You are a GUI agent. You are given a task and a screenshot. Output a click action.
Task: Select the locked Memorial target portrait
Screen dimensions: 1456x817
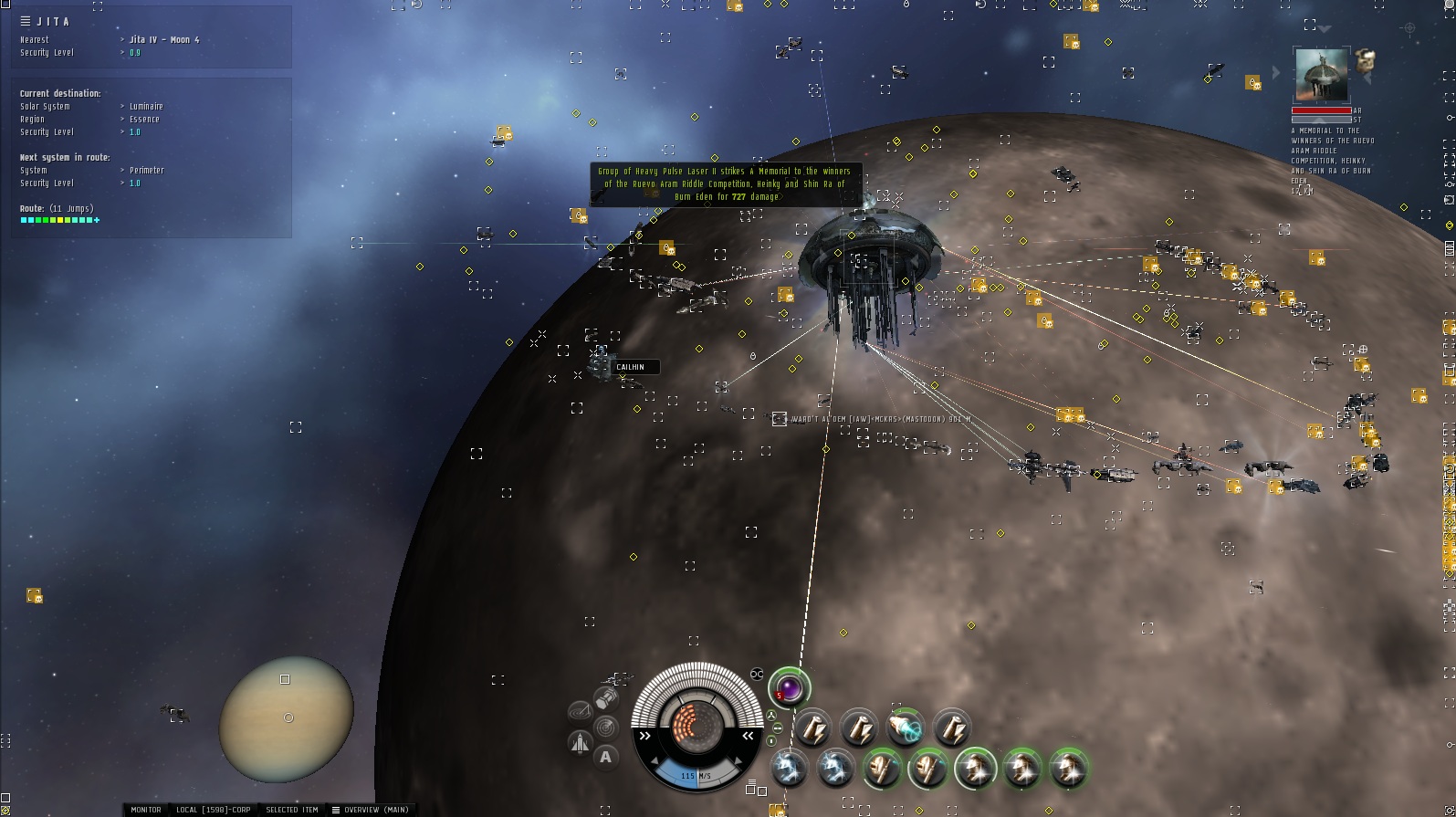tap(1321, 77)
